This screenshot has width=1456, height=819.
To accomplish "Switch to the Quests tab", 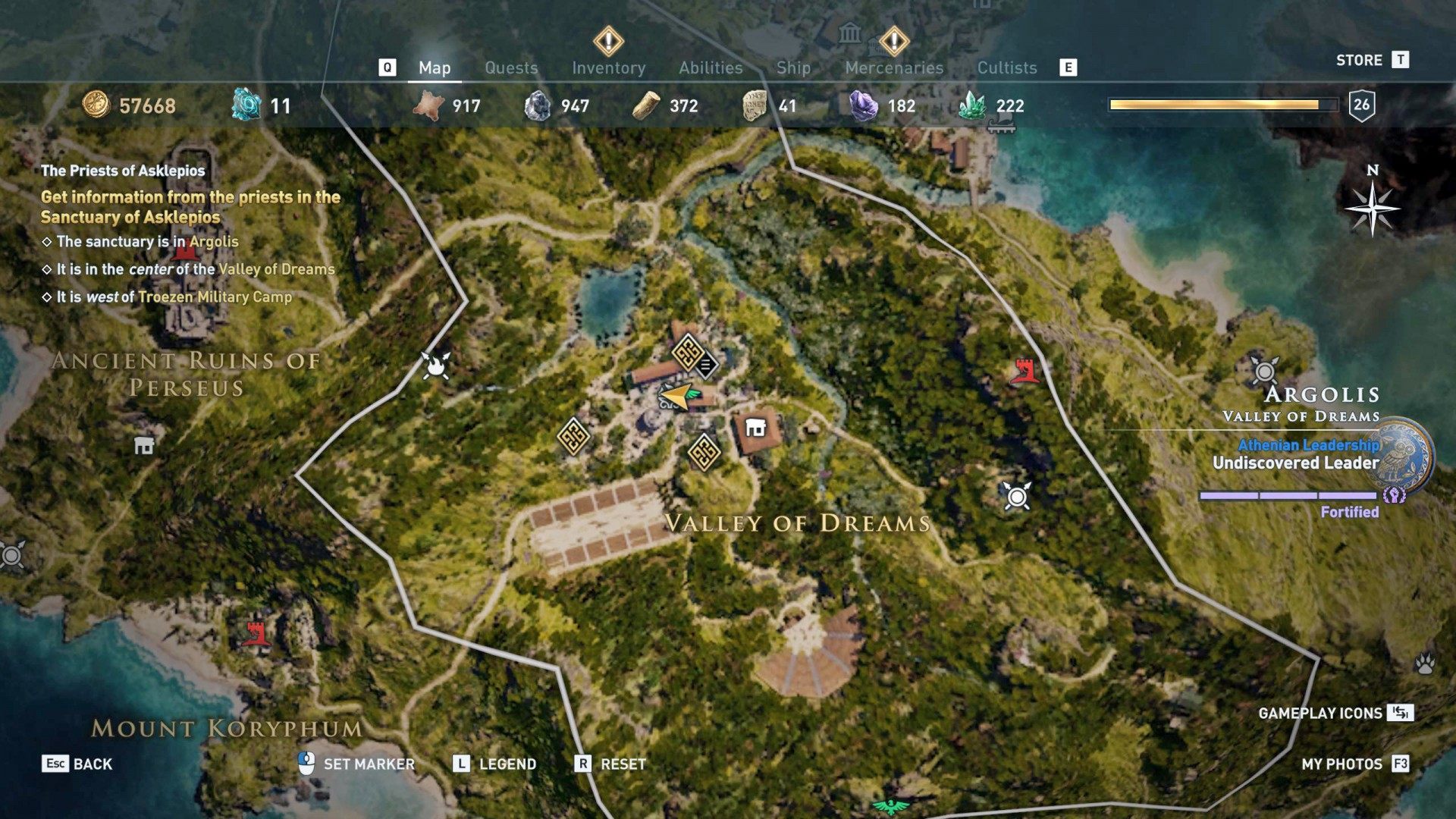I will (511, 67).
